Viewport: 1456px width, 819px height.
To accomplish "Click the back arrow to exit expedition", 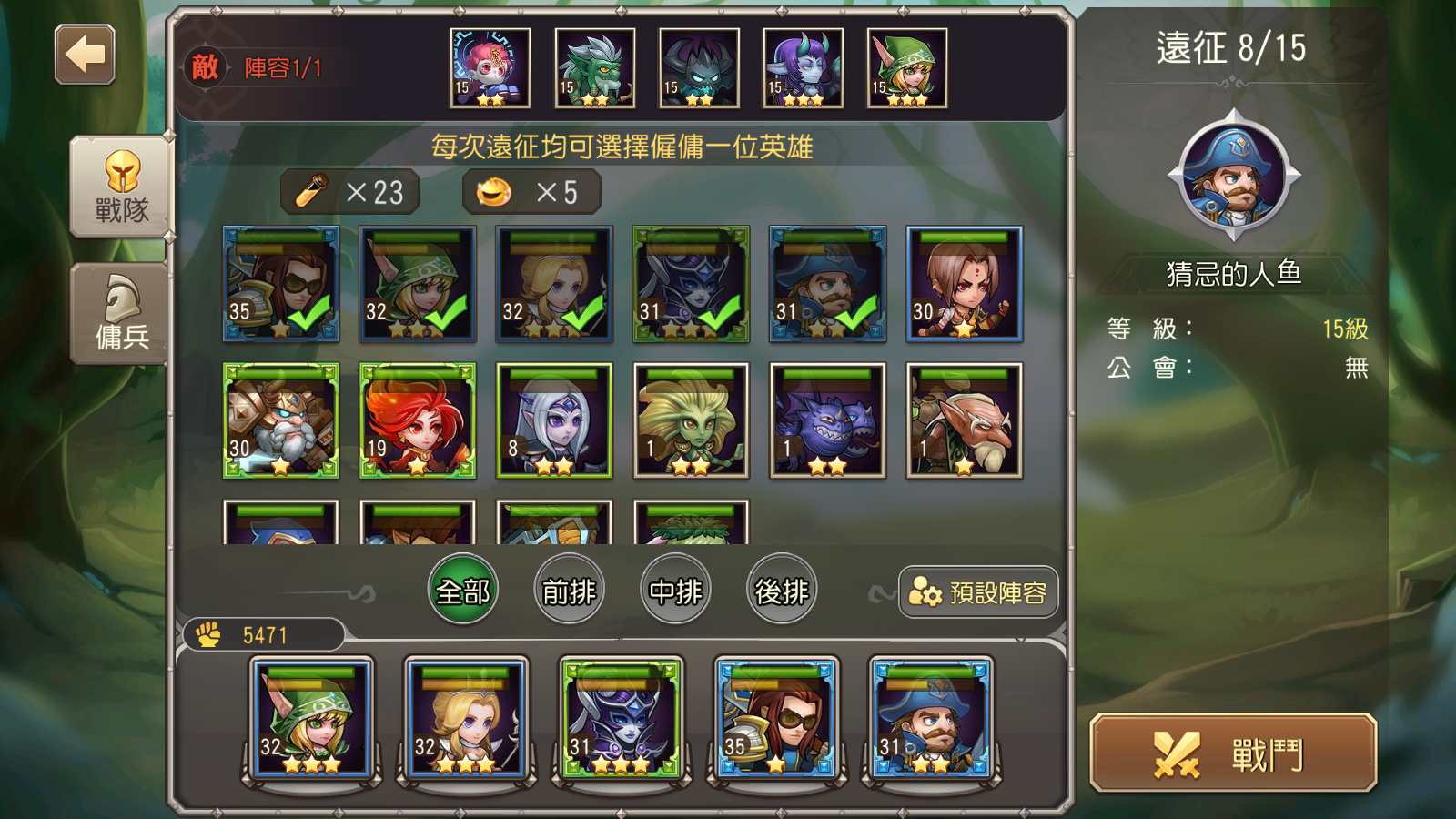I will 84,56.
